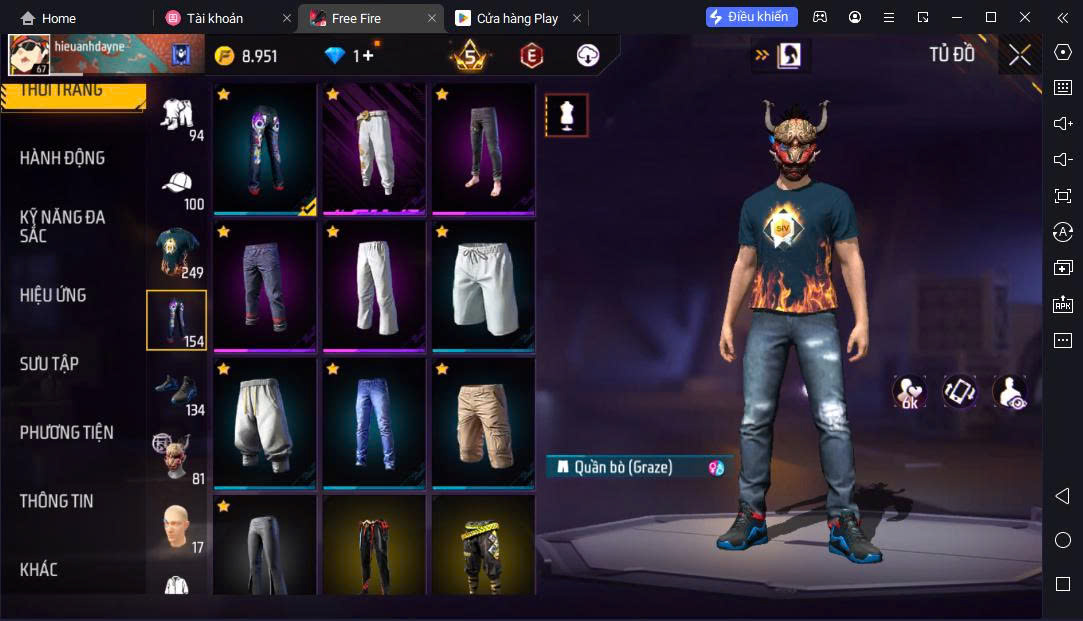Open the HÀNH ĐỘNG menu section
Screen dimensions: 1083x621
[62, 158]
